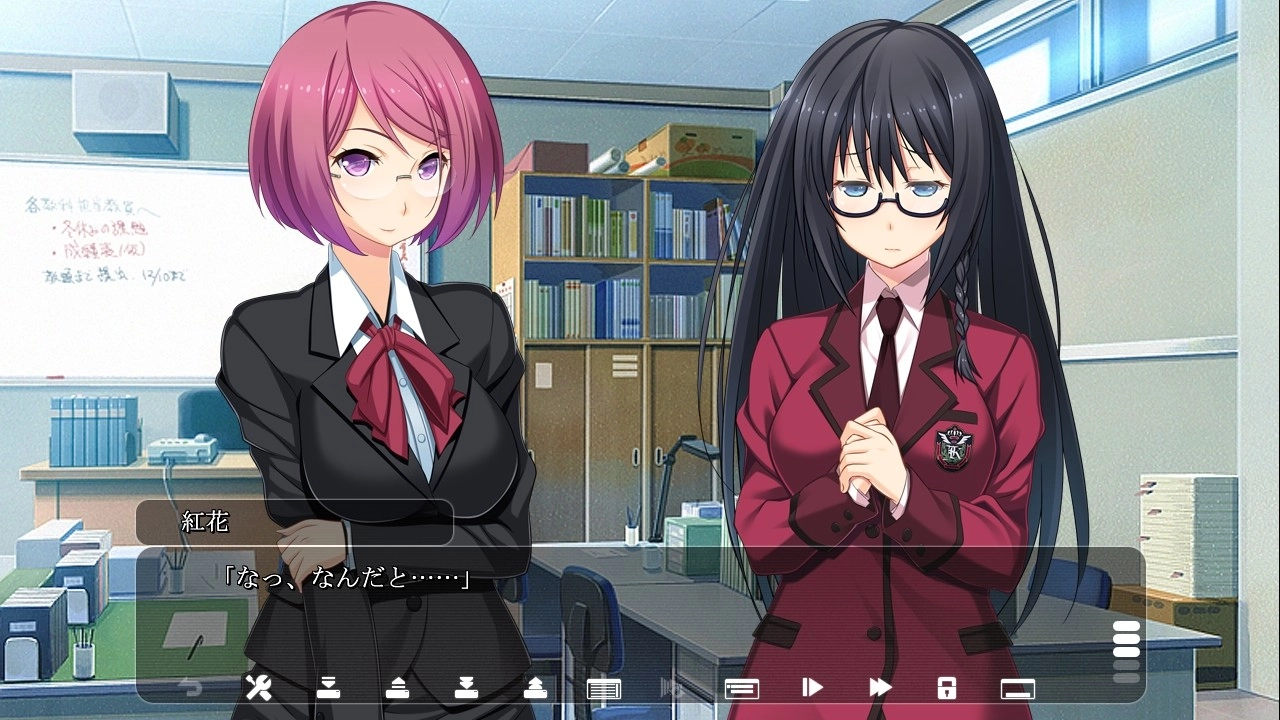The image size is (1280, 720).
Task: Toggle the padlock icon
Action: tap(947, 687)
